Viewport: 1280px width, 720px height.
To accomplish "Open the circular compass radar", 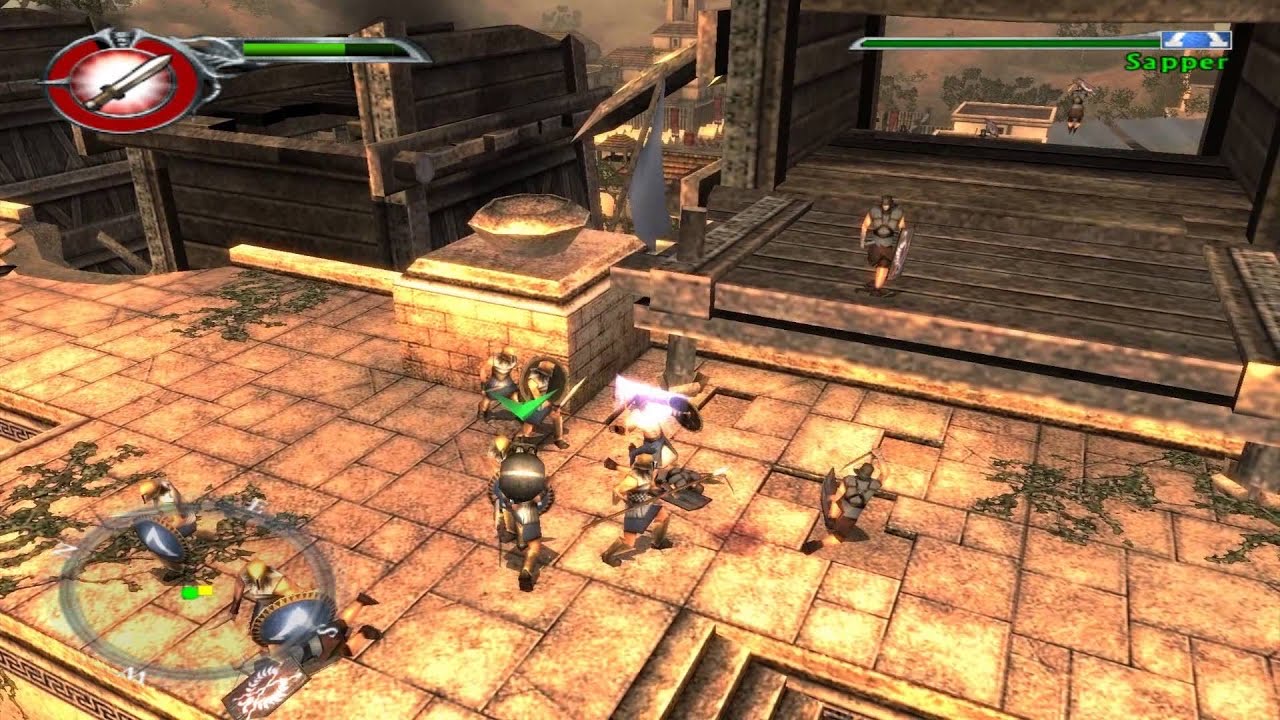I will [196, 592].
